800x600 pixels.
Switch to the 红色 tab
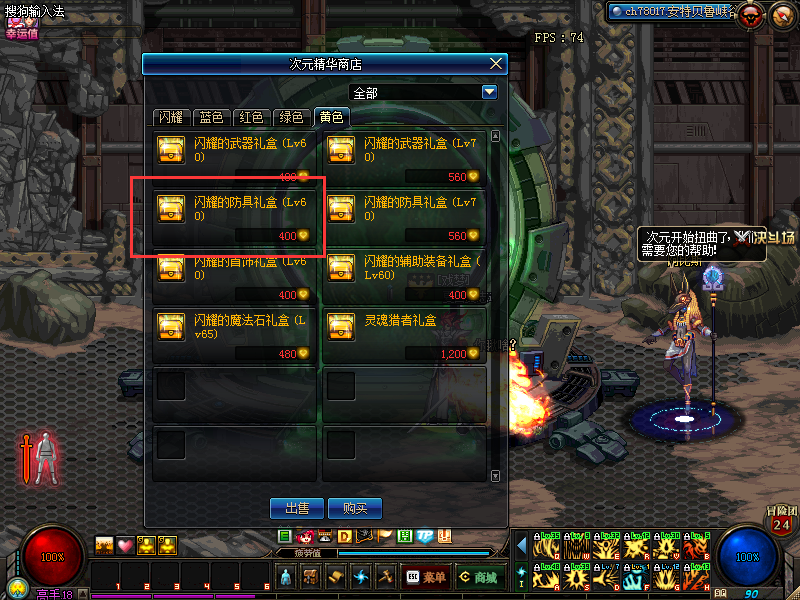click(x=252, y=117)
